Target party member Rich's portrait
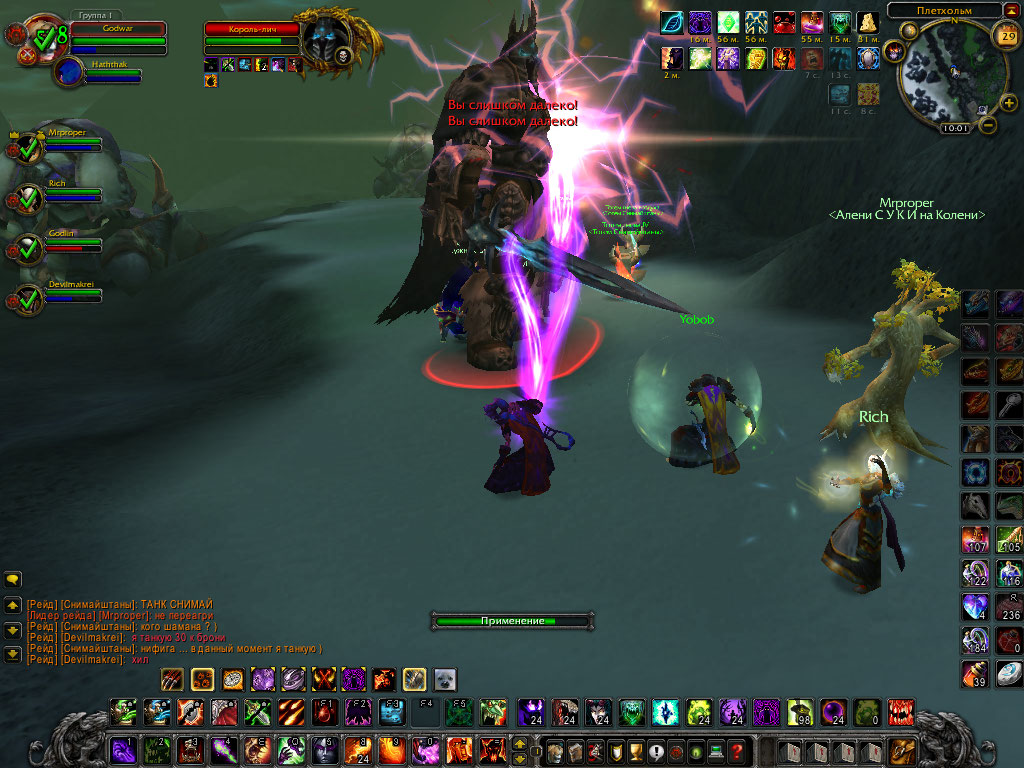The width and height of the screenshot is (1024, 768). [29, 199]
